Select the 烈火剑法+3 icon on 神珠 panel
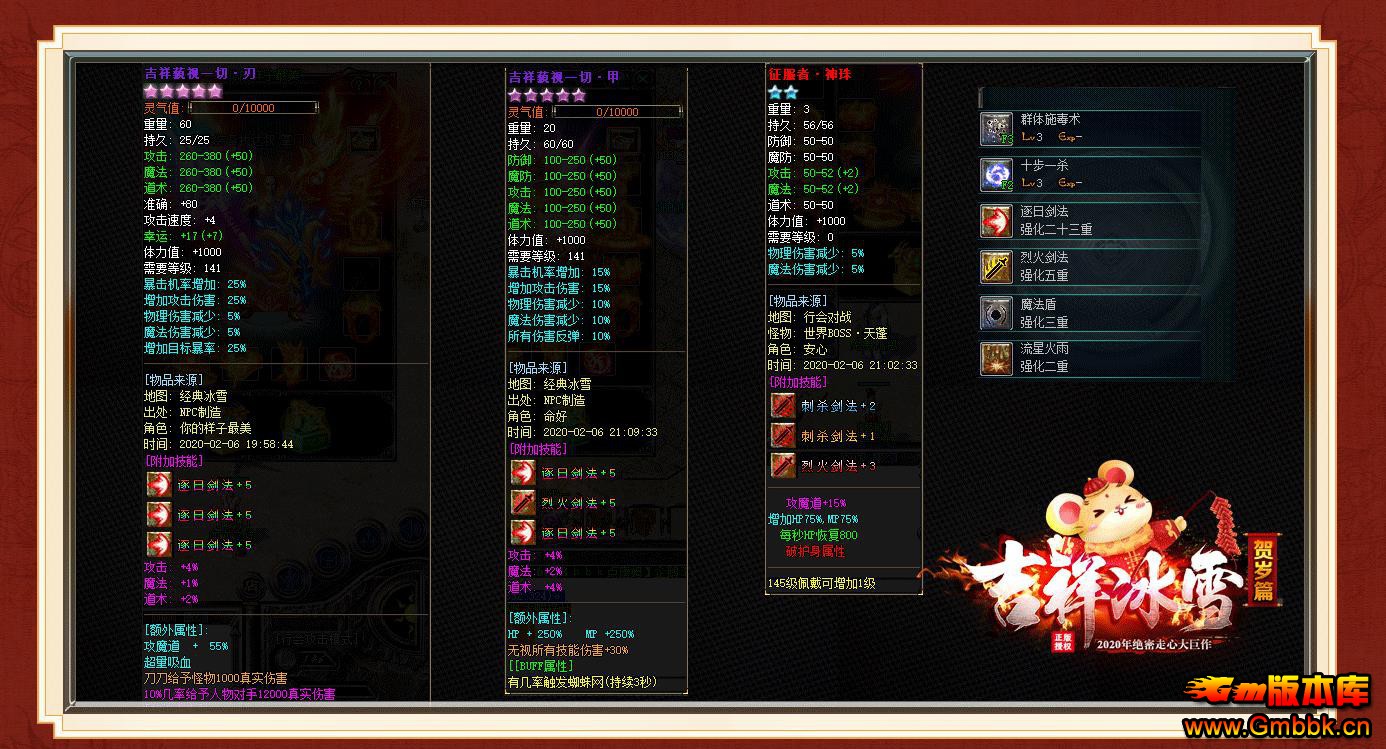This screenshot has width=1386, height=749. 784,465
